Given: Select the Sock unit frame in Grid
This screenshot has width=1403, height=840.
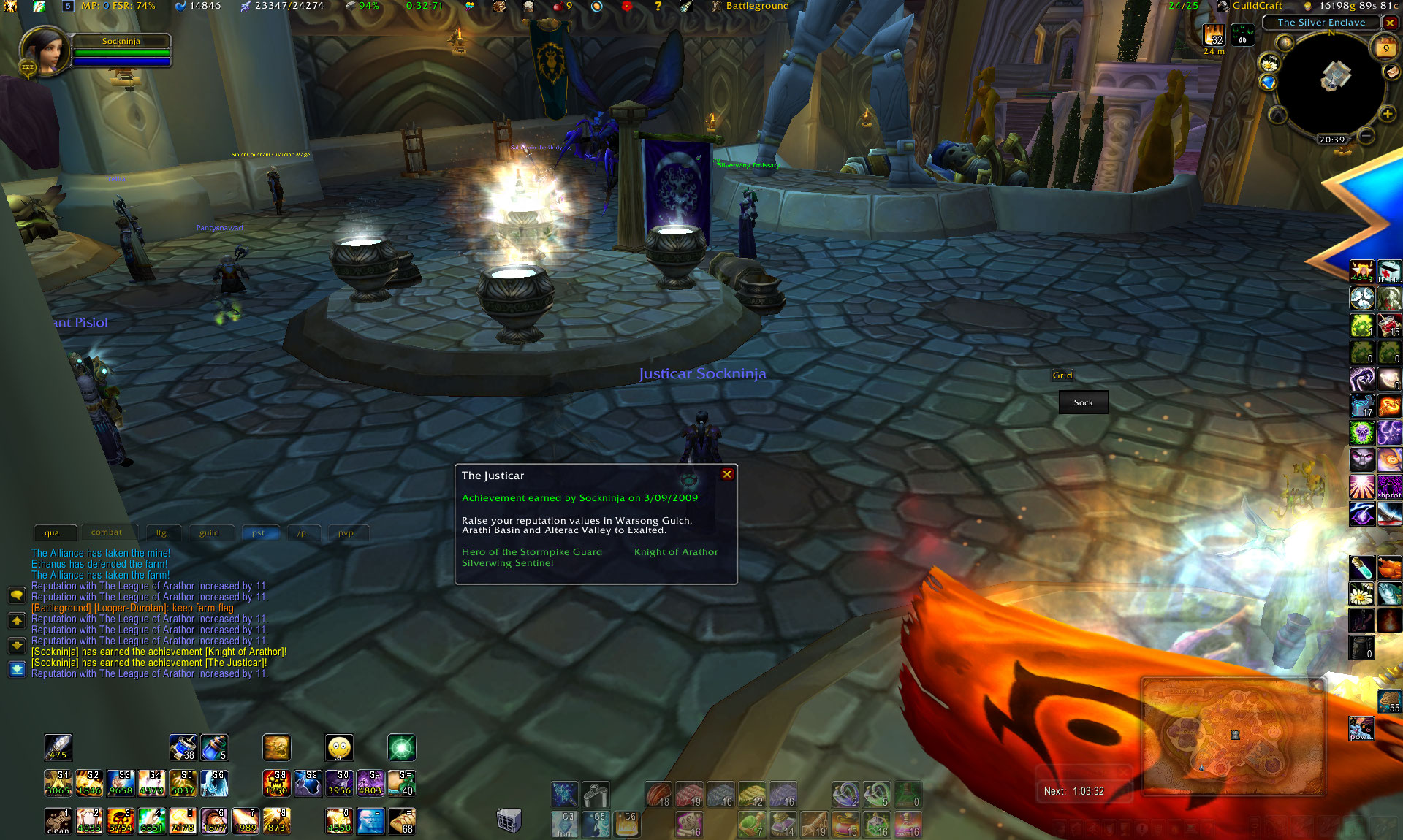Looking at the screenshot, I should coord(1083,402).
